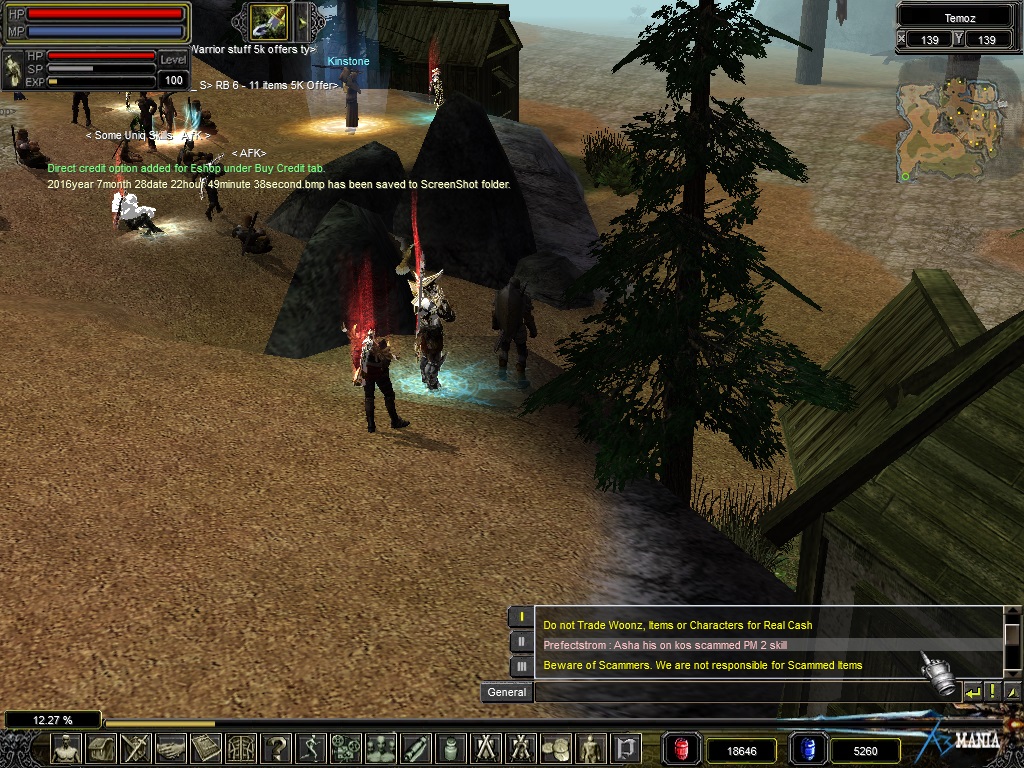Click the chat send enter-arrow button
Viewport: 1024px width, 768px height.
[972, 692]
